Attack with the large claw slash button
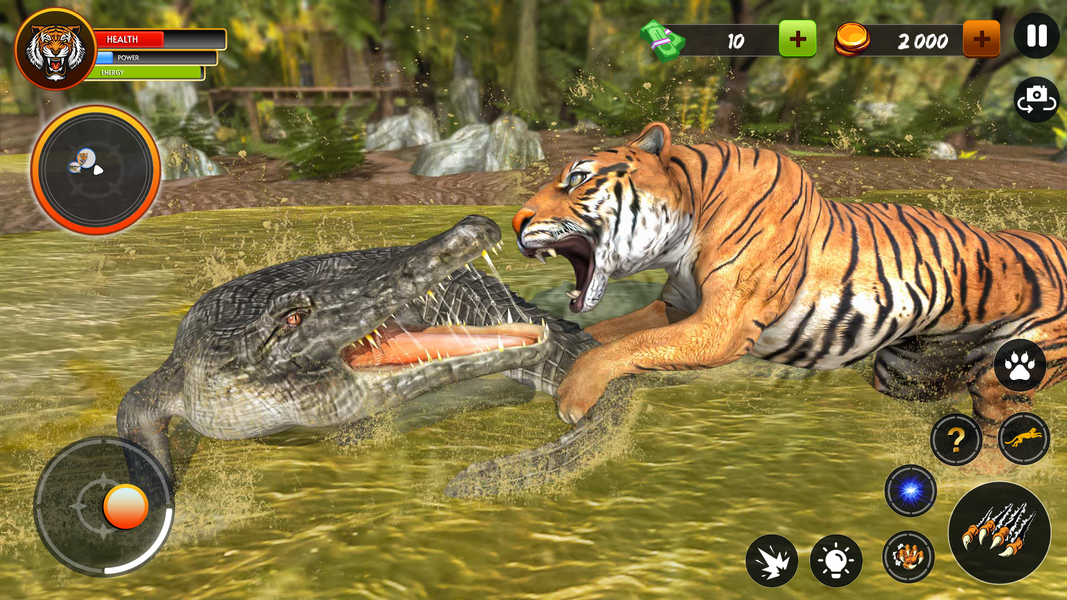 [x=998, y=532]
